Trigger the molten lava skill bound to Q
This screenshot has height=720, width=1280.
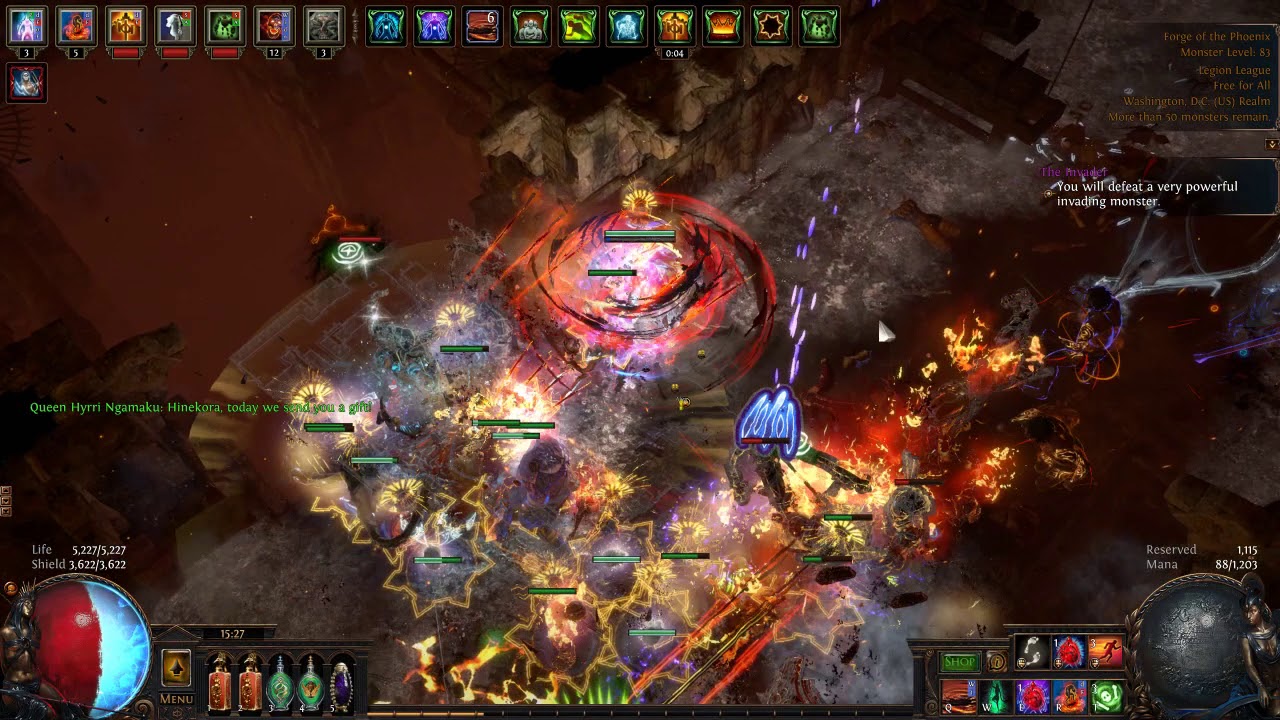point(958,695)
